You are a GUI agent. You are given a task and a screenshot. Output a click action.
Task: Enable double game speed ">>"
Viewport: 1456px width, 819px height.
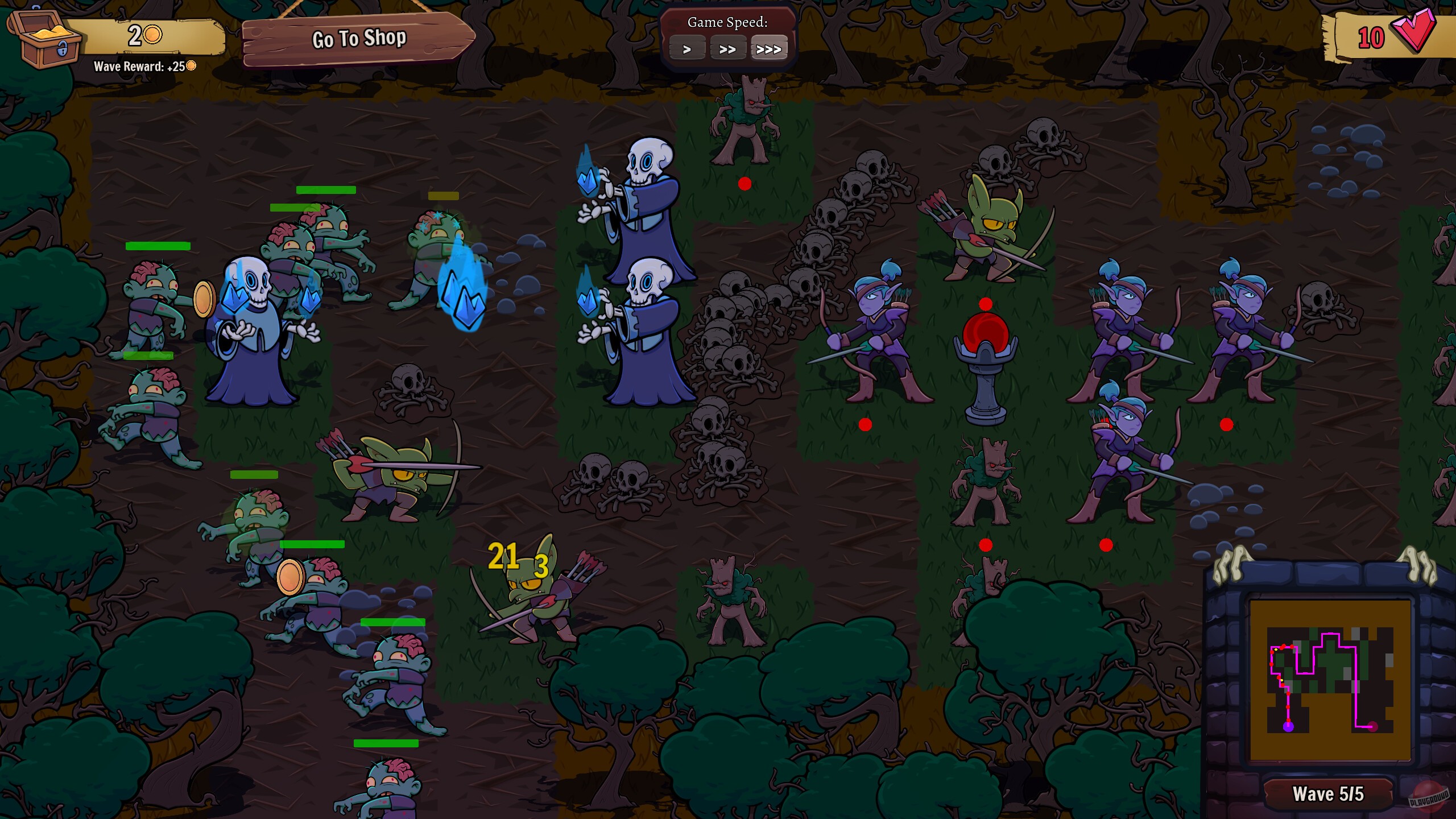[729, 48]
